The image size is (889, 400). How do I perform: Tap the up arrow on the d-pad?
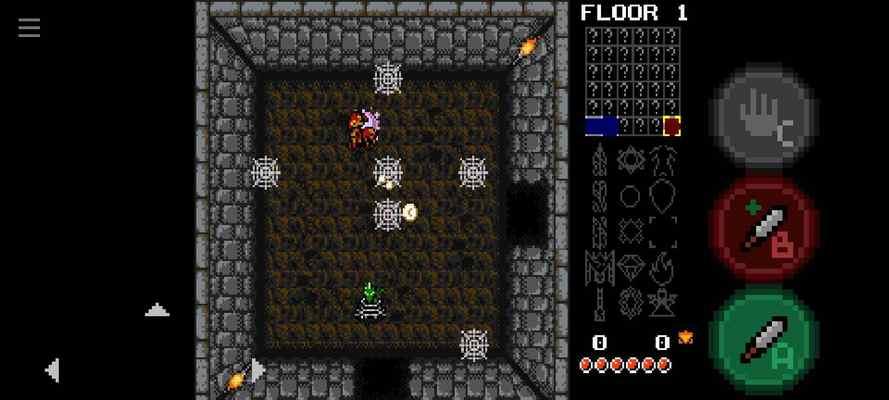click(157, 311)
